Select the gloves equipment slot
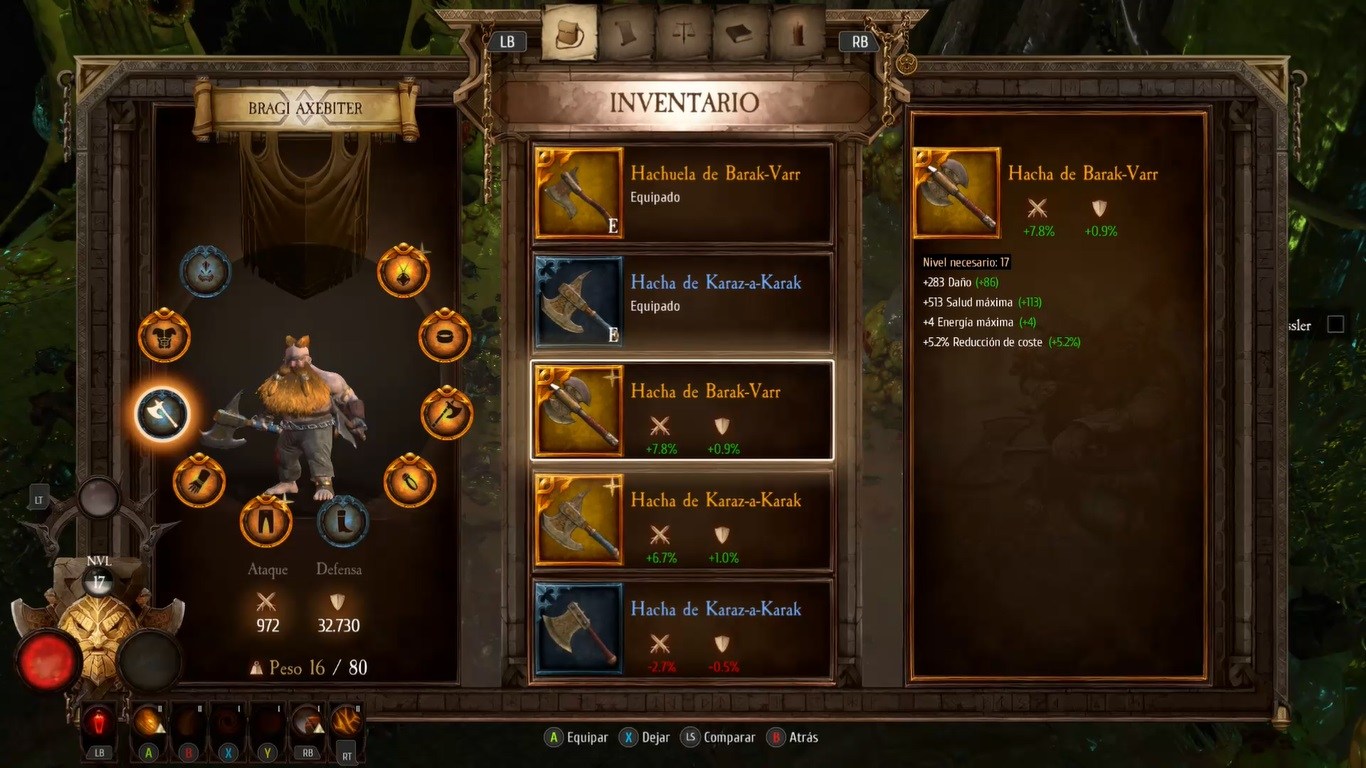Screen dimensions: 1366x768 click(x=199, y=481)
